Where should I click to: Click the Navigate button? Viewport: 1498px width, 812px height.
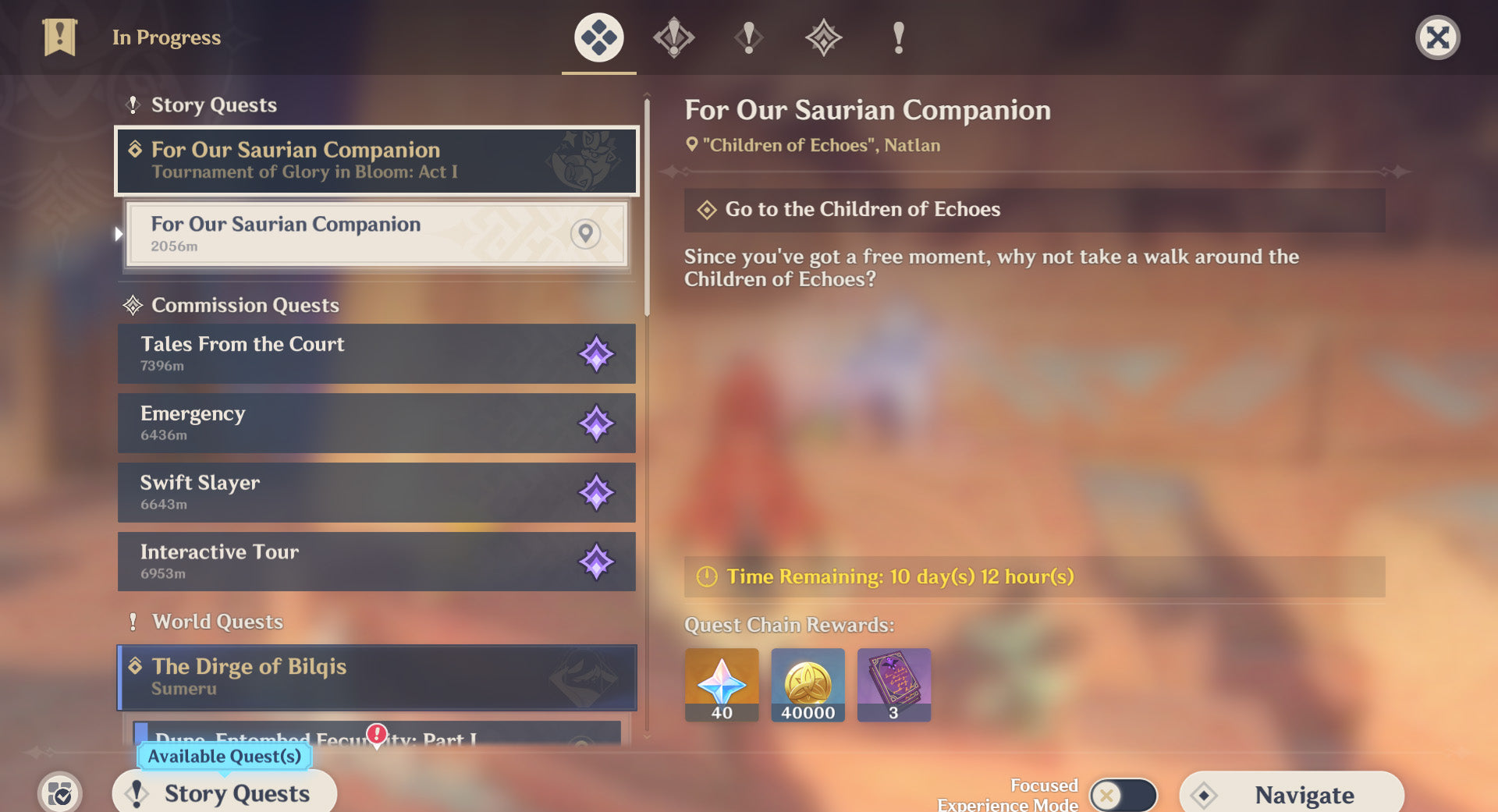point(1291,794)
